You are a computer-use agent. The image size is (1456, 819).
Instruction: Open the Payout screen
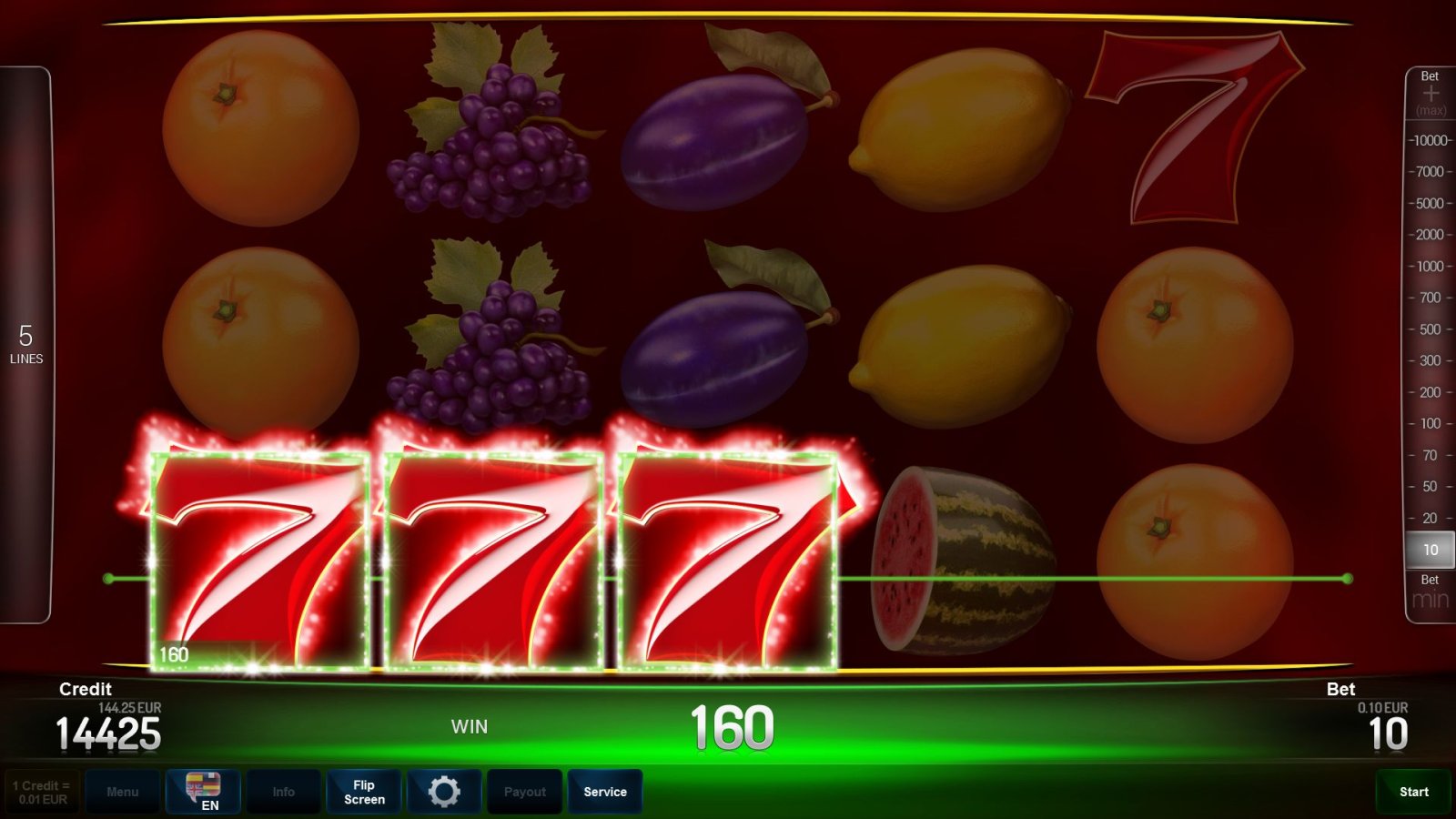tap(524, 791)
